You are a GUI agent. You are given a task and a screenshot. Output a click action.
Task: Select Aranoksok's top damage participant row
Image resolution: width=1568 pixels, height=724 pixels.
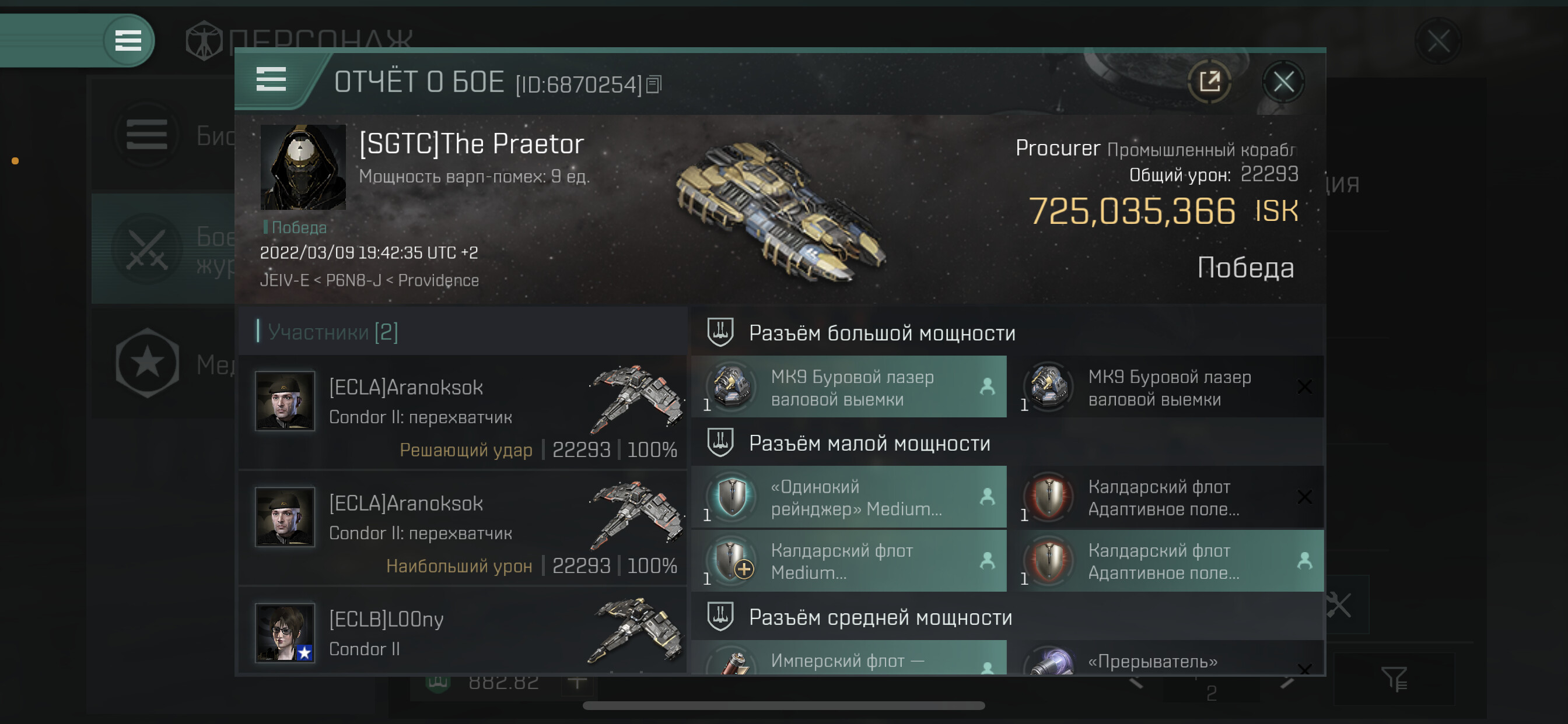[x=463, y=530]
